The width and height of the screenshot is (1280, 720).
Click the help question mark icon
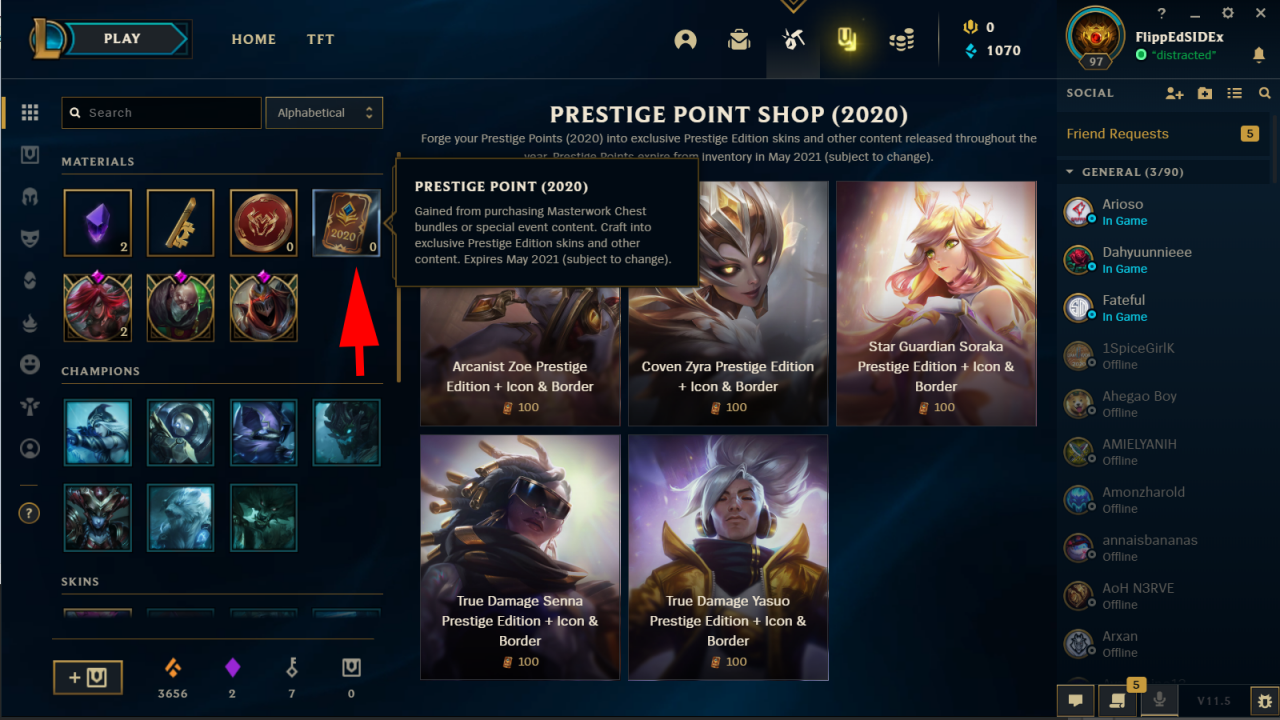click(x=29, y=513)
